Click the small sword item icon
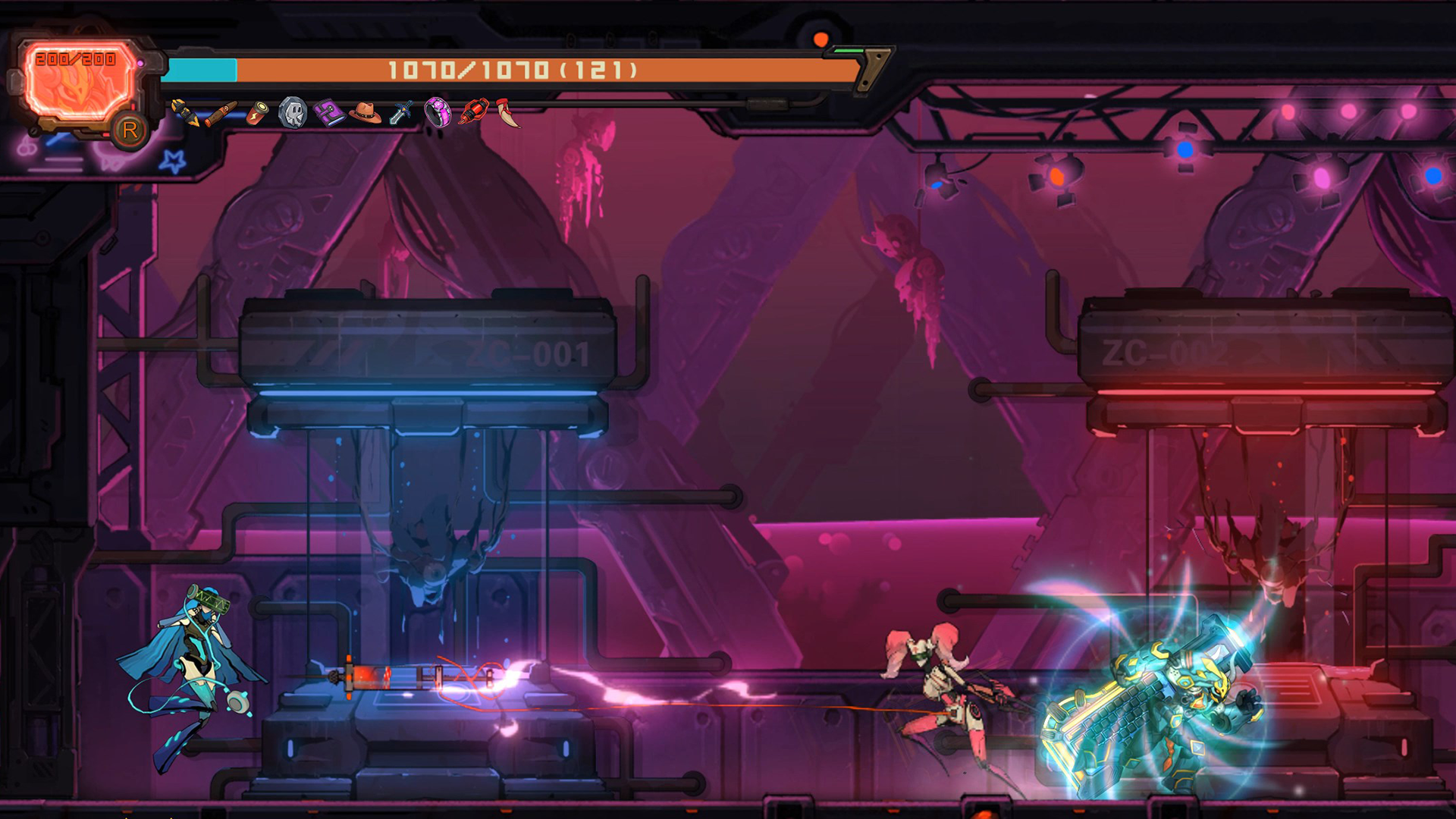The width and height of the screenshot is (1456, 819). pos(401,112)
